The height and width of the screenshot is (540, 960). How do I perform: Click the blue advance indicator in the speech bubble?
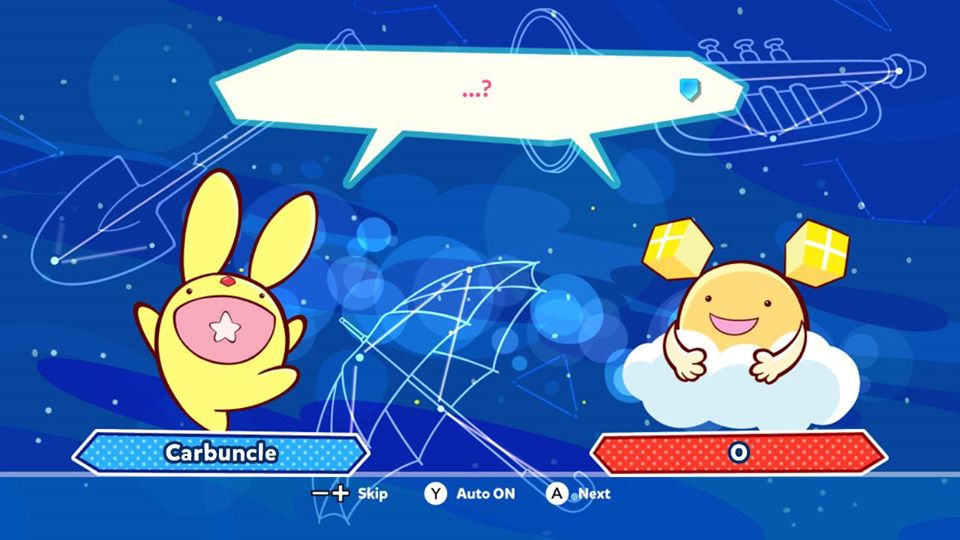click(686, 91)
